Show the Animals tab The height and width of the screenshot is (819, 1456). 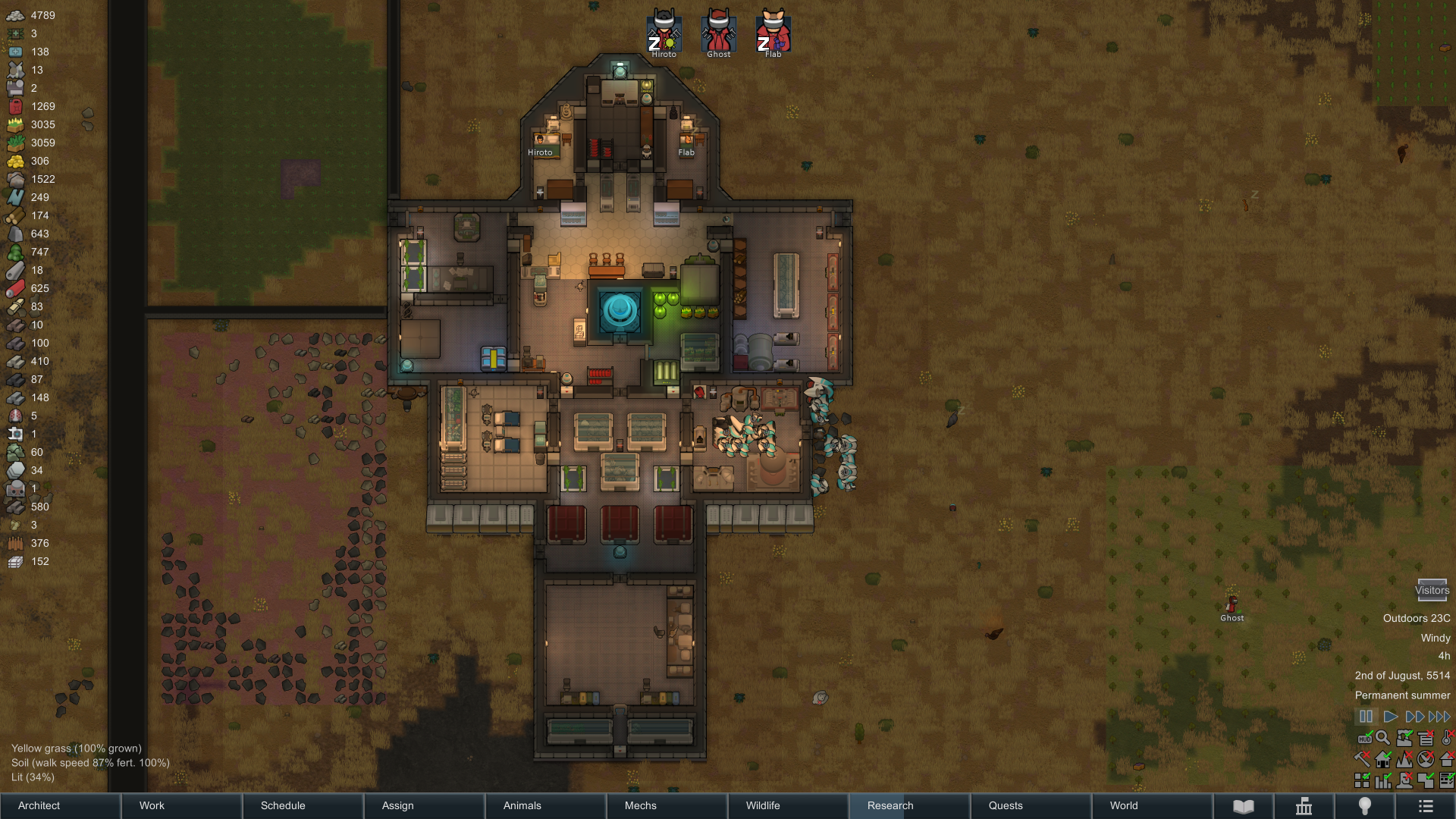pyautogui.click(x=546, y=805)
